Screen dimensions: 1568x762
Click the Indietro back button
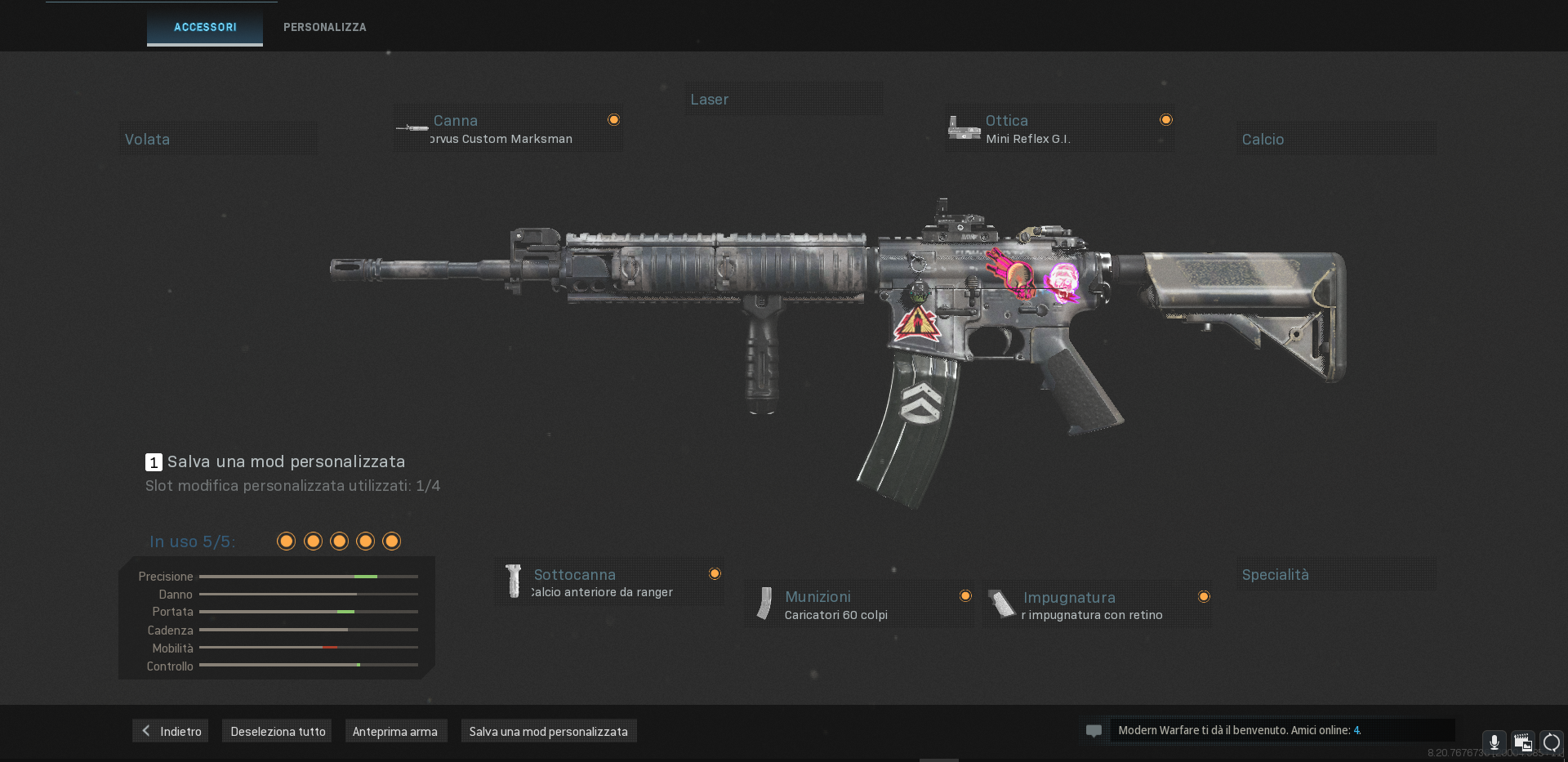(x=171, y=731)
